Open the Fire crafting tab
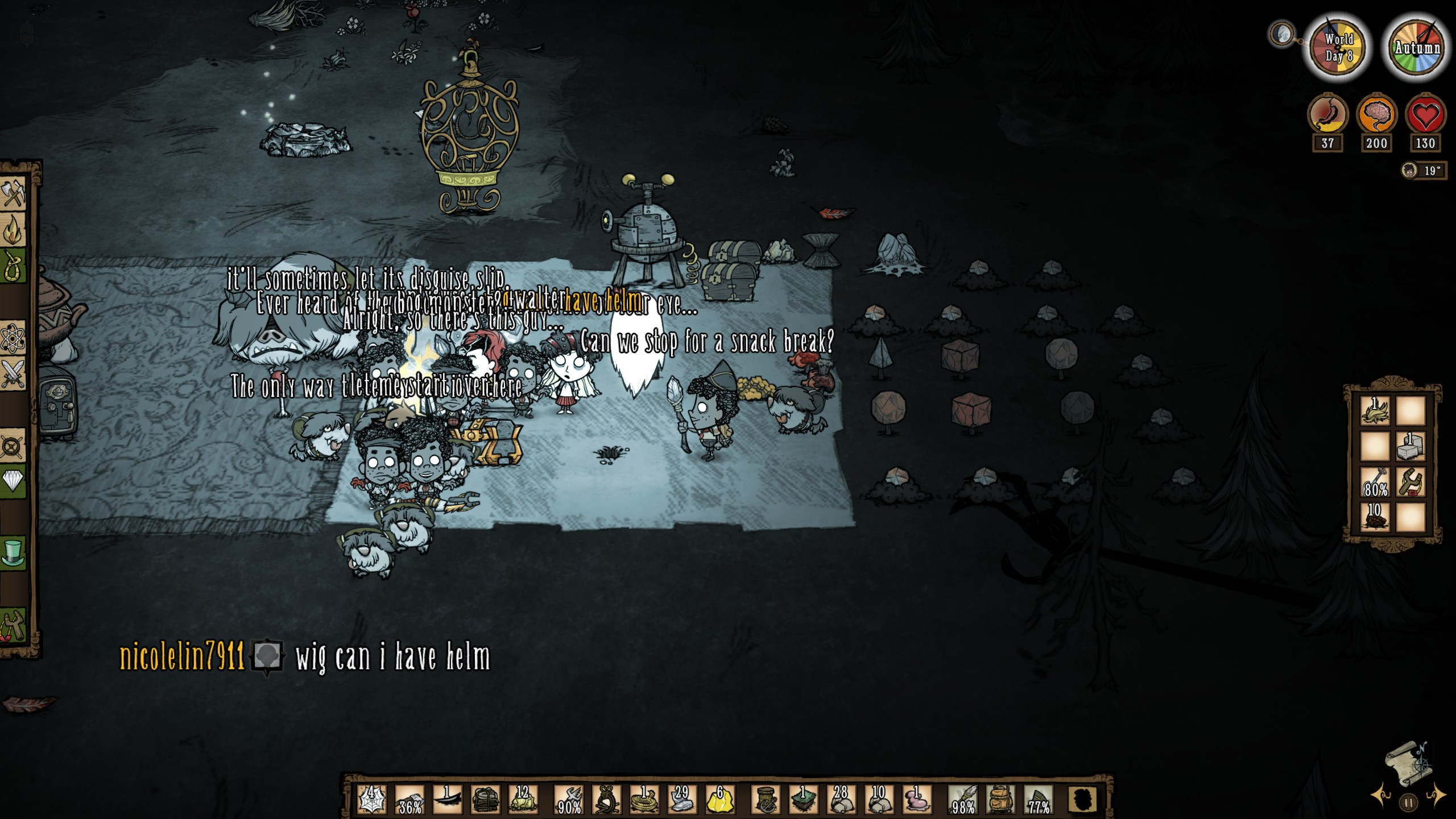 tap(13, 231)
